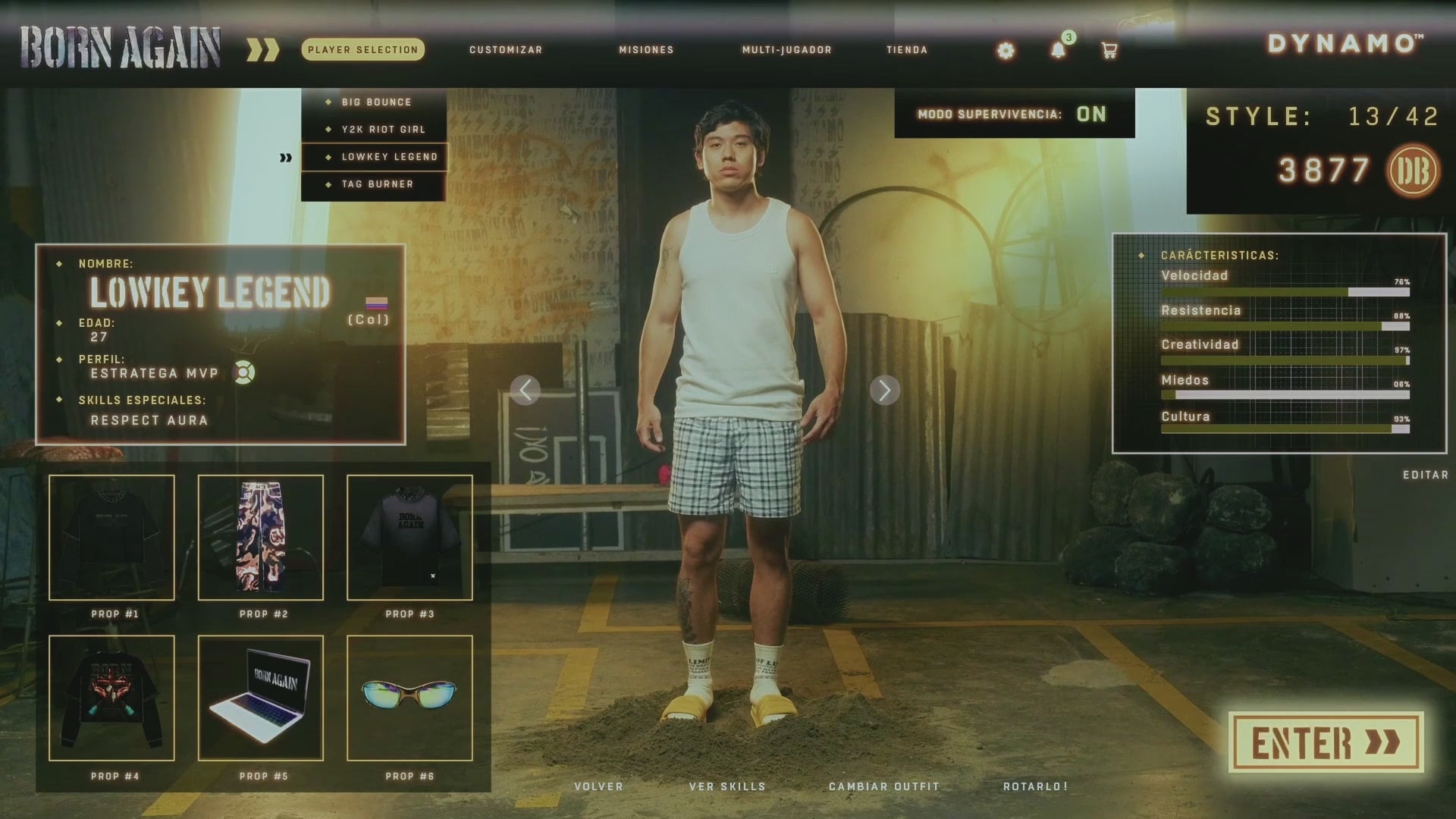Choose the Y2K Riot Girl player
The image size is (1456, 819).
tap(383, 130)
